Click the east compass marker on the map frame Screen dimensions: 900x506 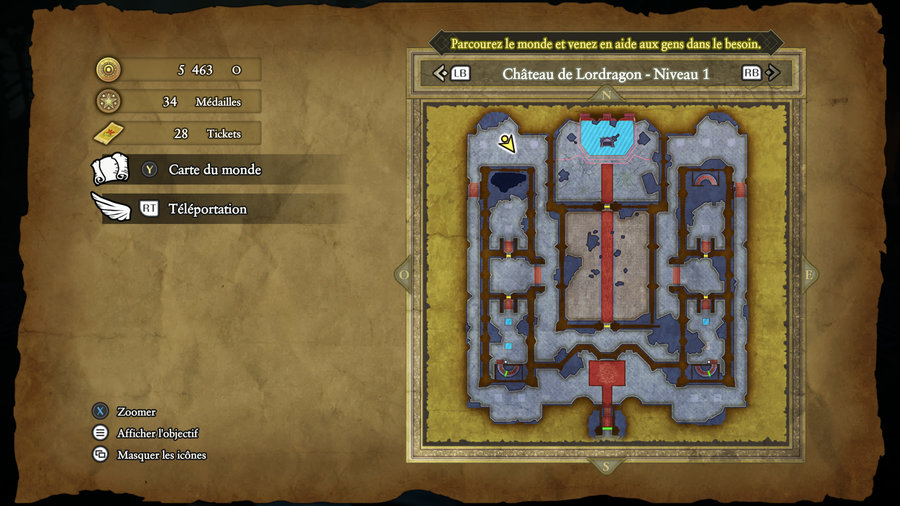pyautogui.click(x=807, y=273)
